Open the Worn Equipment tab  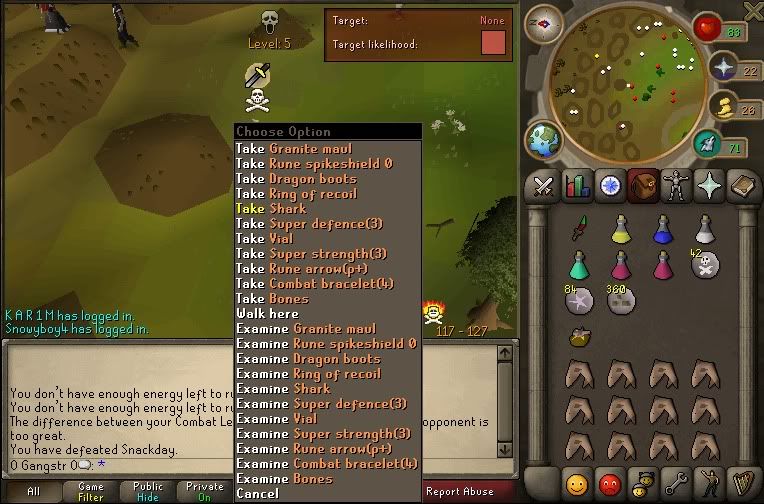(675, 185)
